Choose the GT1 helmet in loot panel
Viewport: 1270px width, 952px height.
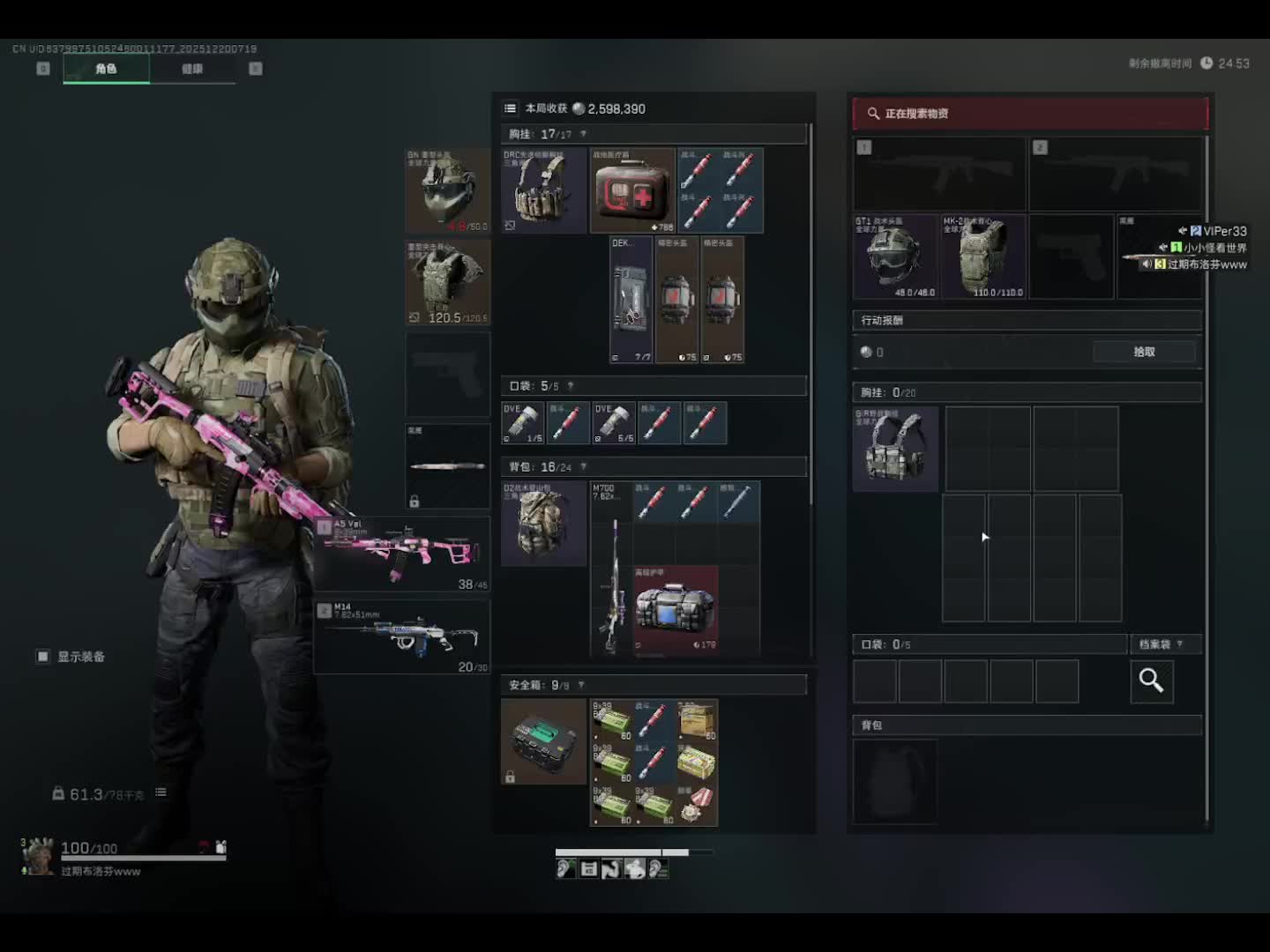894,257
